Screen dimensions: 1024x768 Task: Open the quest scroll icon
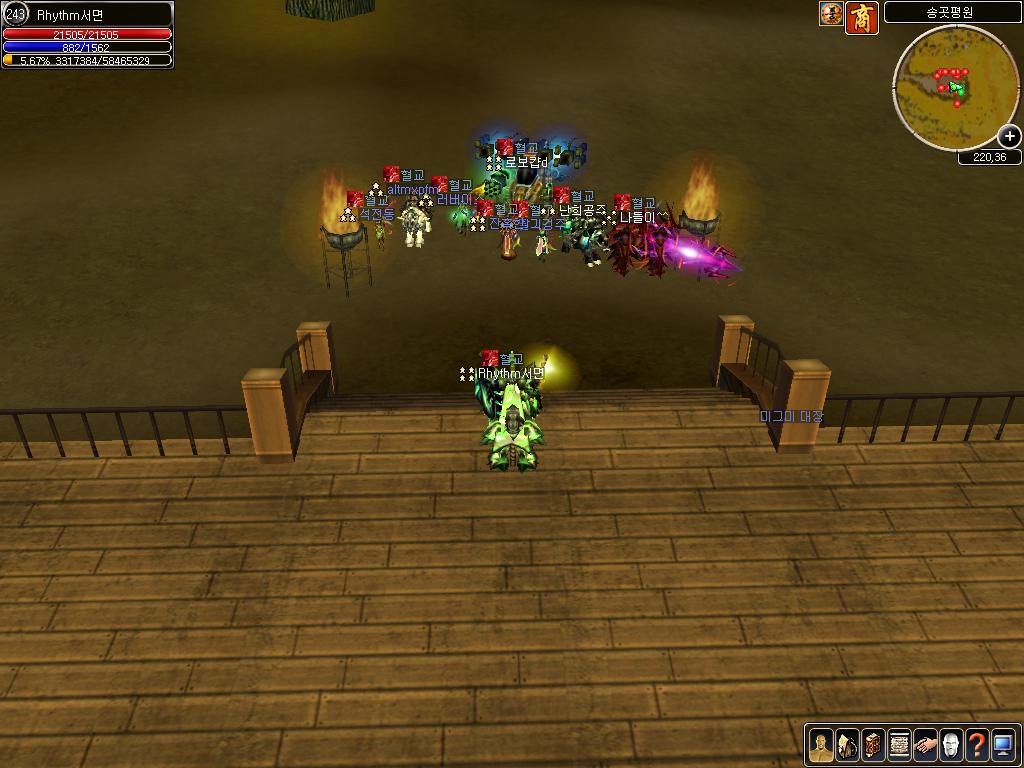tap(899, 745)
